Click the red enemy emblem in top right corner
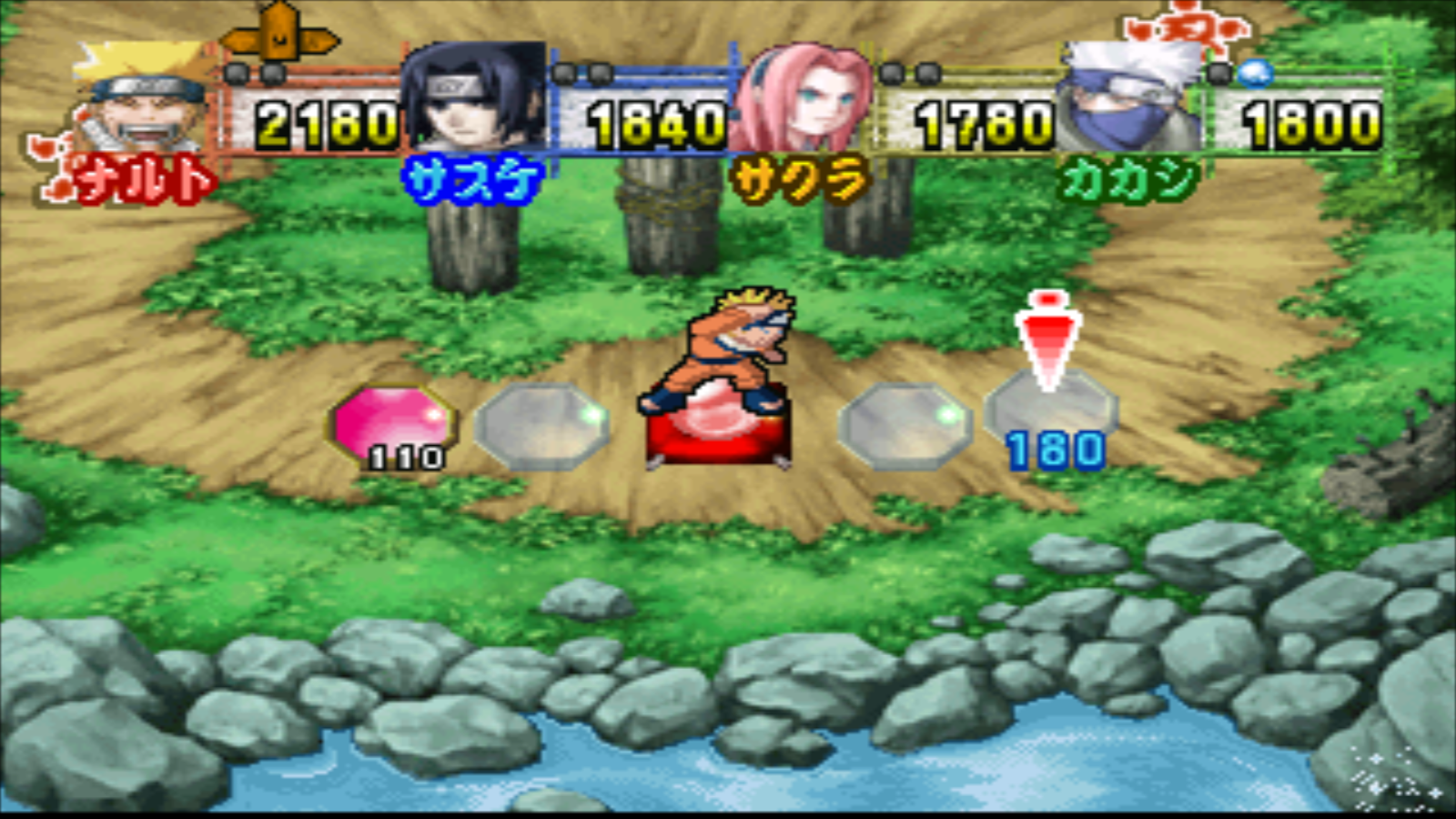This screenshot has width=1456, height=819. click(x=1183, y=27)
